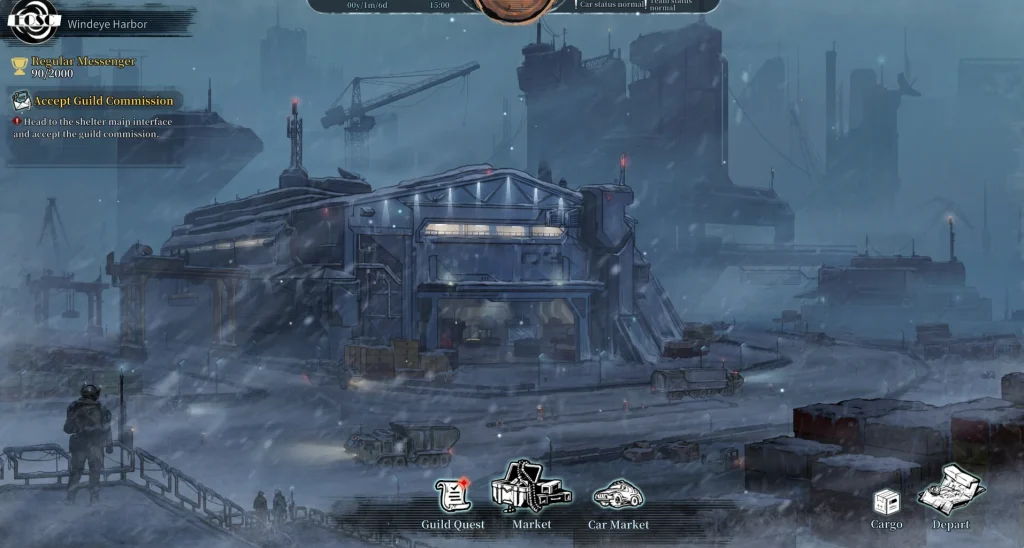This screenshot has height=548, width=1024.
Task: Click the Regular Messenger rank trophy
Action: pyautogui.click(x=19, y=67)
